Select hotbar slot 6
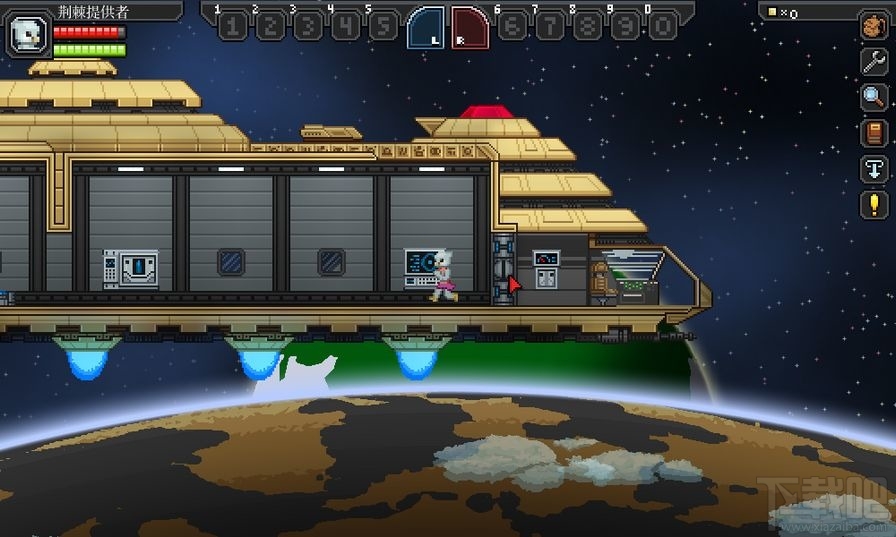 (512, 27)
